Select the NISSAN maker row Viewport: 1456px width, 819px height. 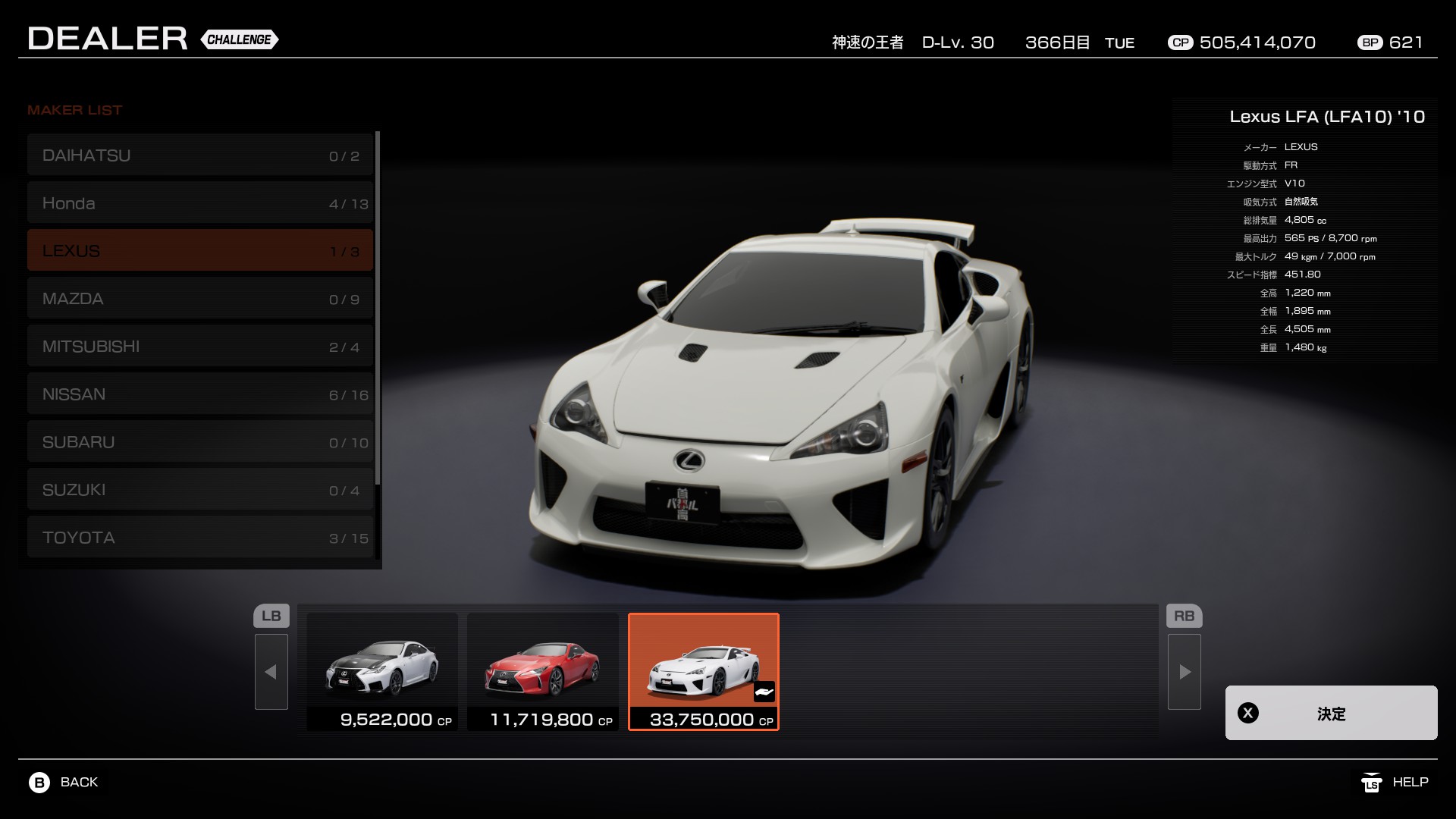(x=200, y=394)
